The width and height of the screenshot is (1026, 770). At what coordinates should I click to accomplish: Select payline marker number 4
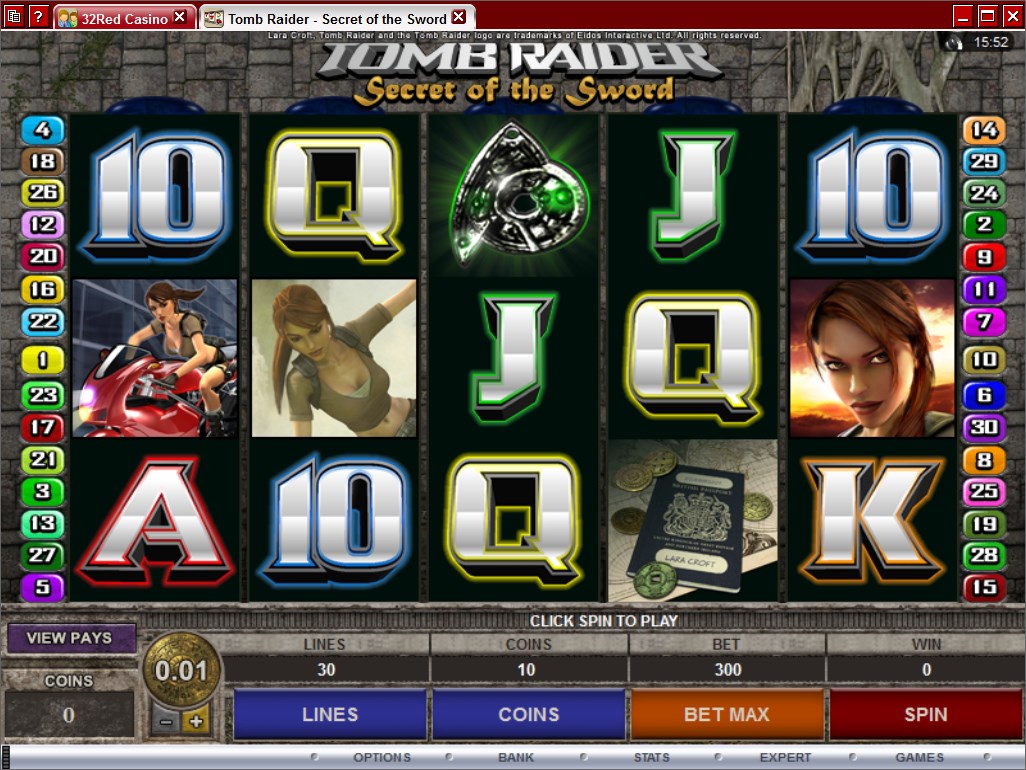(x=42, y=129)
